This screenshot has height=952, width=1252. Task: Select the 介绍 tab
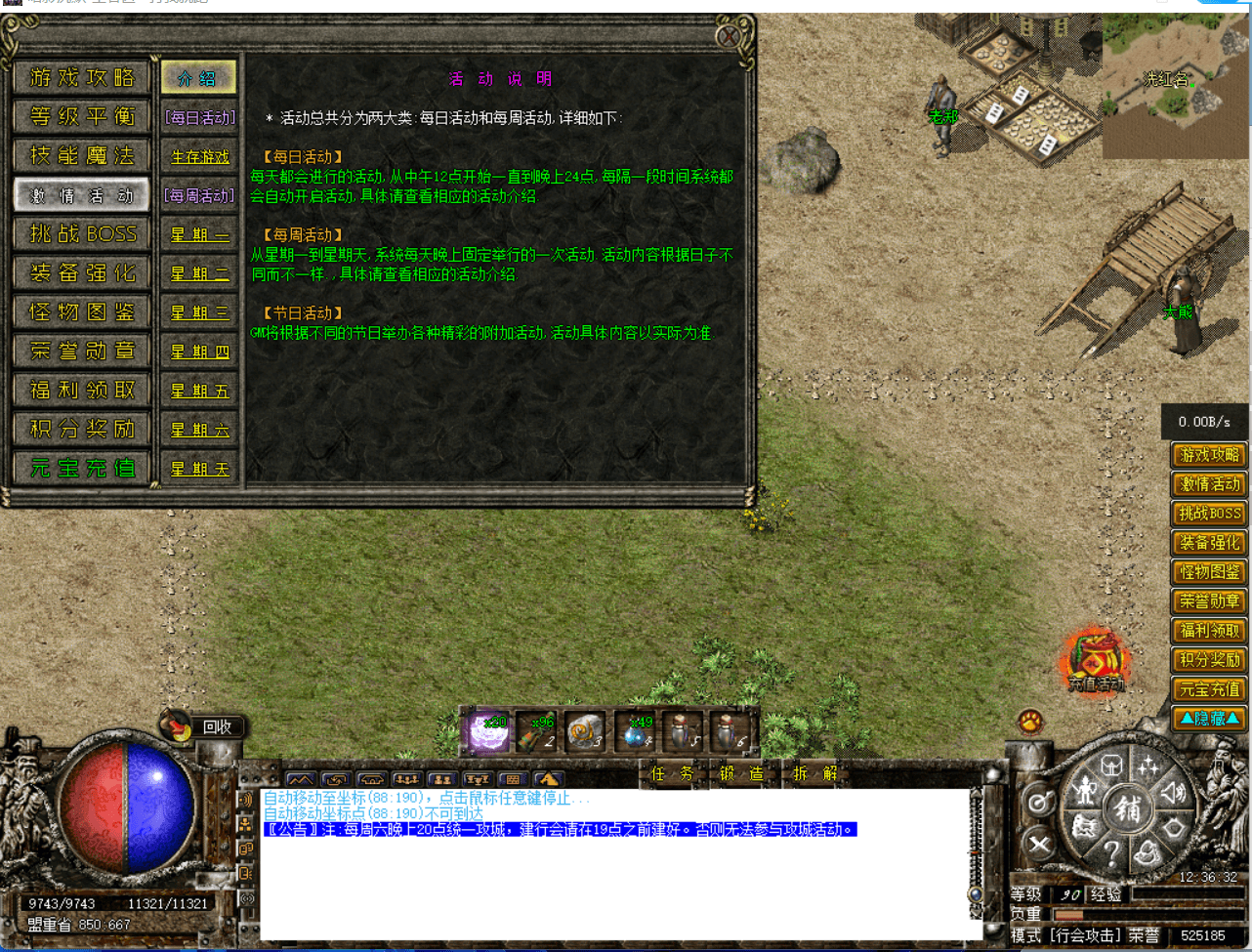pos(198,78)
